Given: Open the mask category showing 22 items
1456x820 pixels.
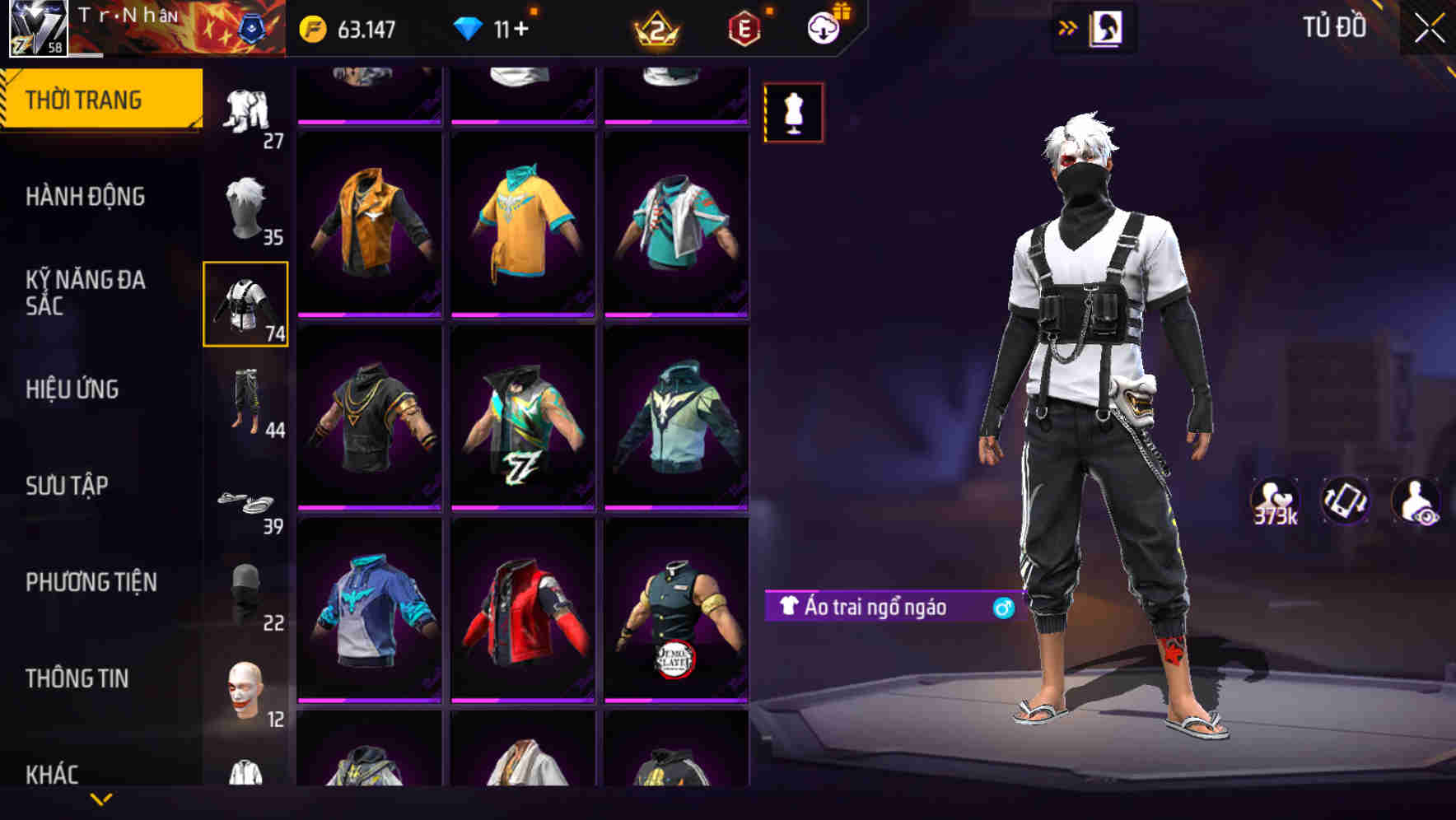Looking at the screenshot, I should (244, 594).
